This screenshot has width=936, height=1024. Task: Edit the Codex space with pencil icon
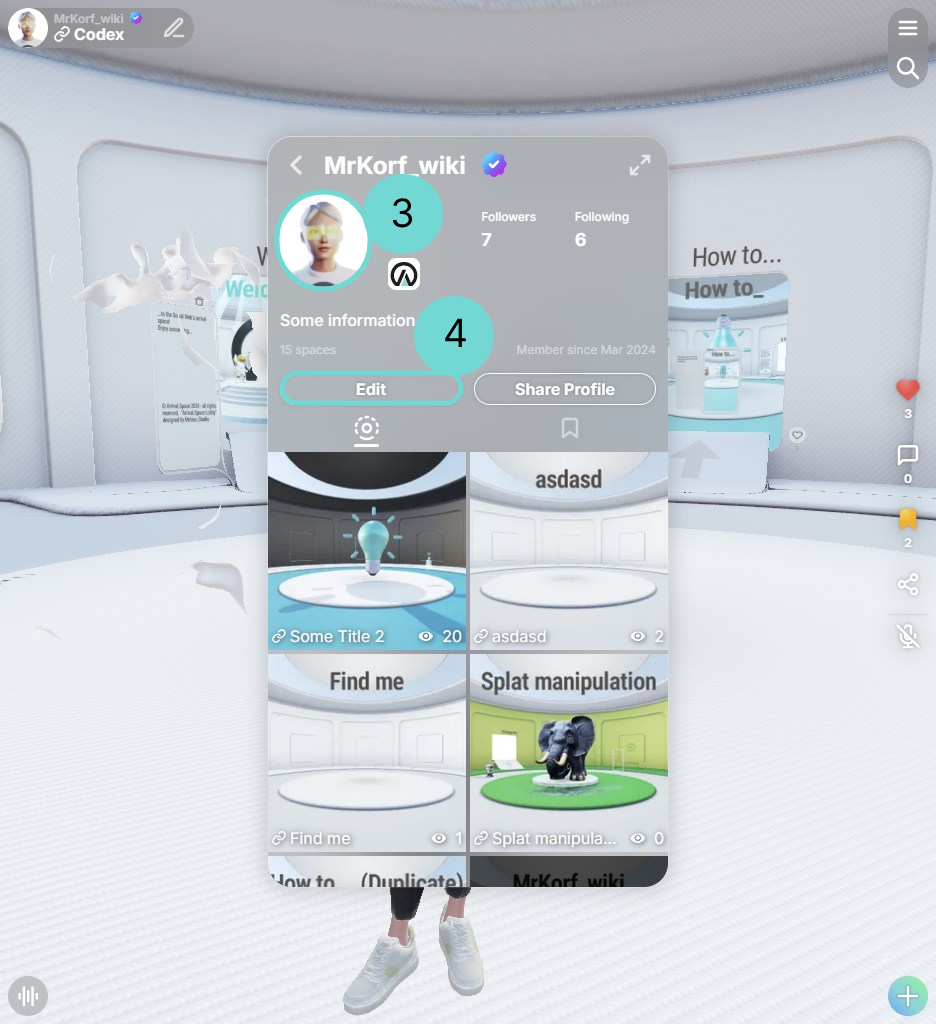click(x=174, y=28)
